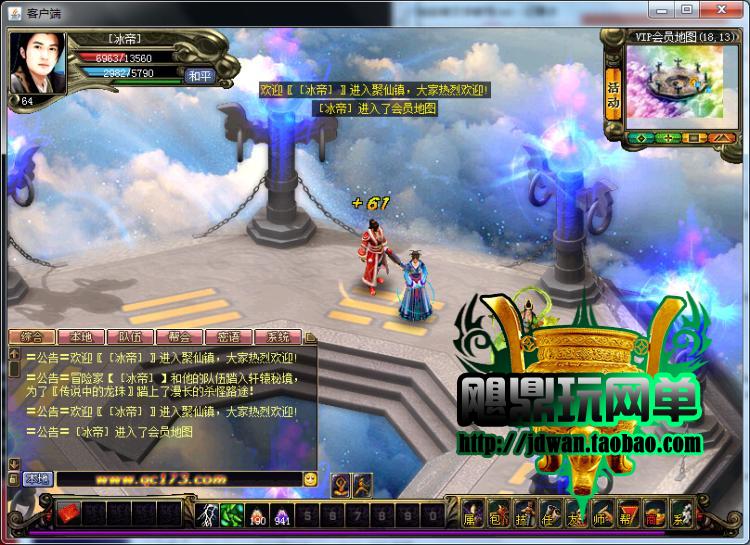Switch to the 帮会 guild chat tab
Screen dimensions: 750x545
180,337
